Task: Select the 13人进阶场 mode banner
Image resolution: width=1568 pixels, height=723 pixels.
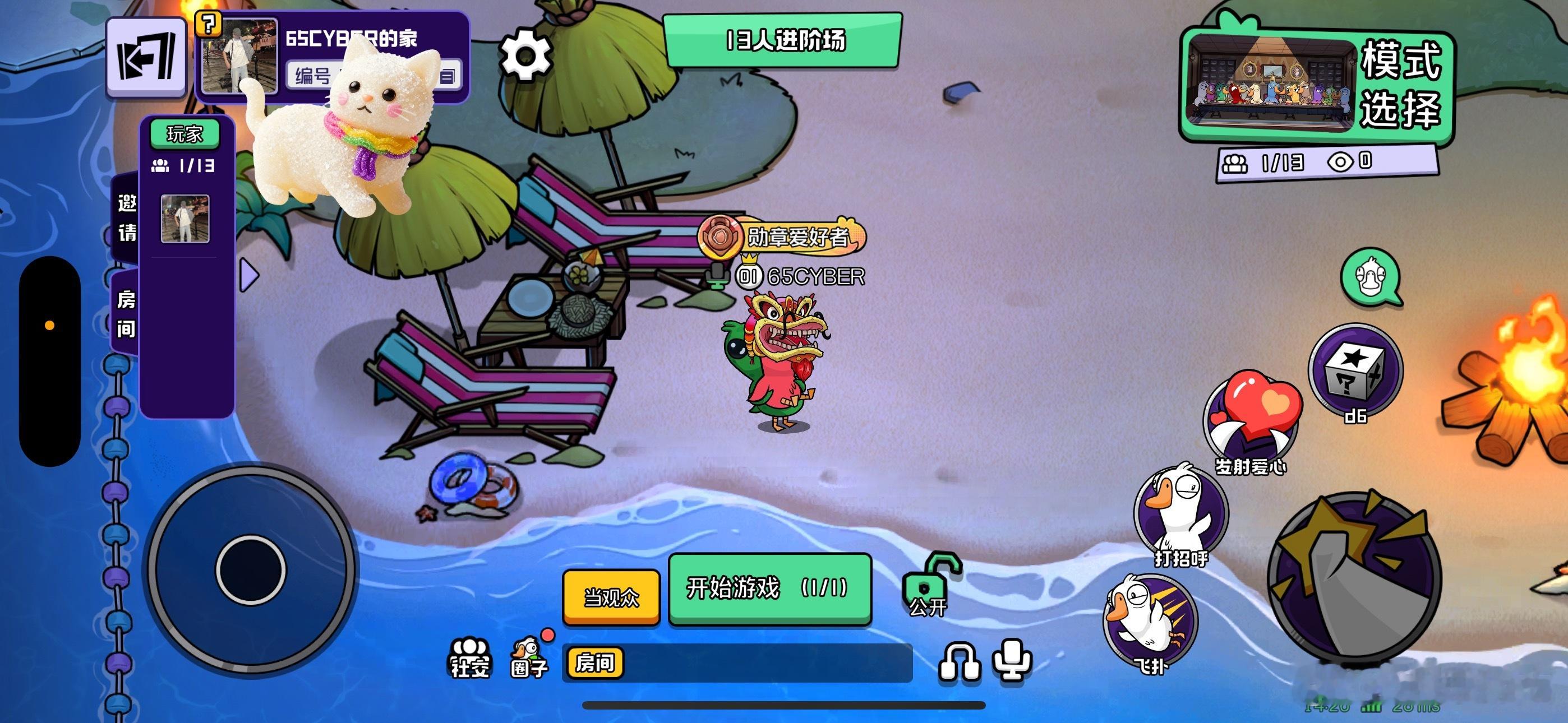Action: click(783, 41)
